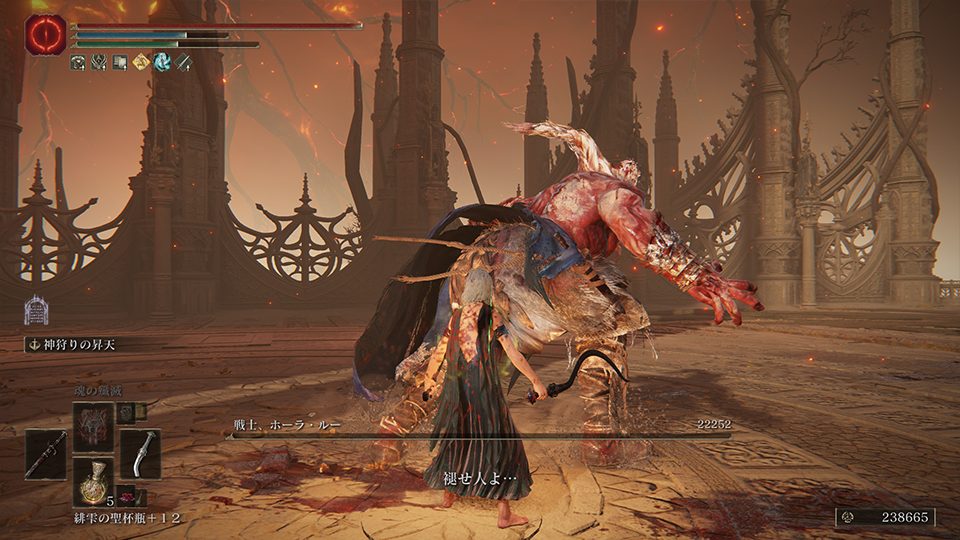Click the Great Rune red ring emblem
Viewport: 960px width, 540px height.
pyautogui.click(x=46, y=34)
